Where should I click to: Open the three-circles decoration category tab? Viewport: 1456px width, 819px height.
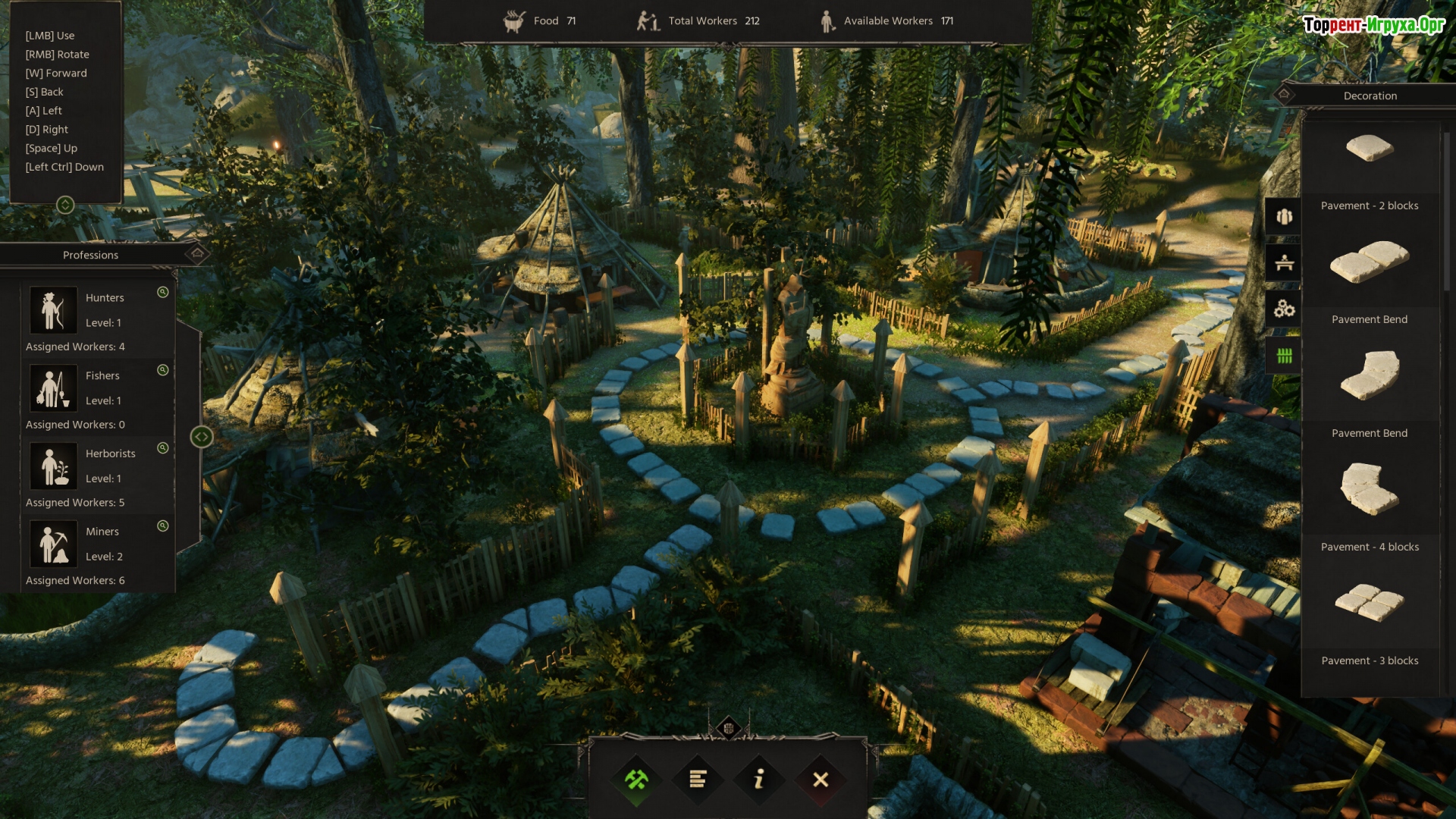click(x=1284, y=309)
